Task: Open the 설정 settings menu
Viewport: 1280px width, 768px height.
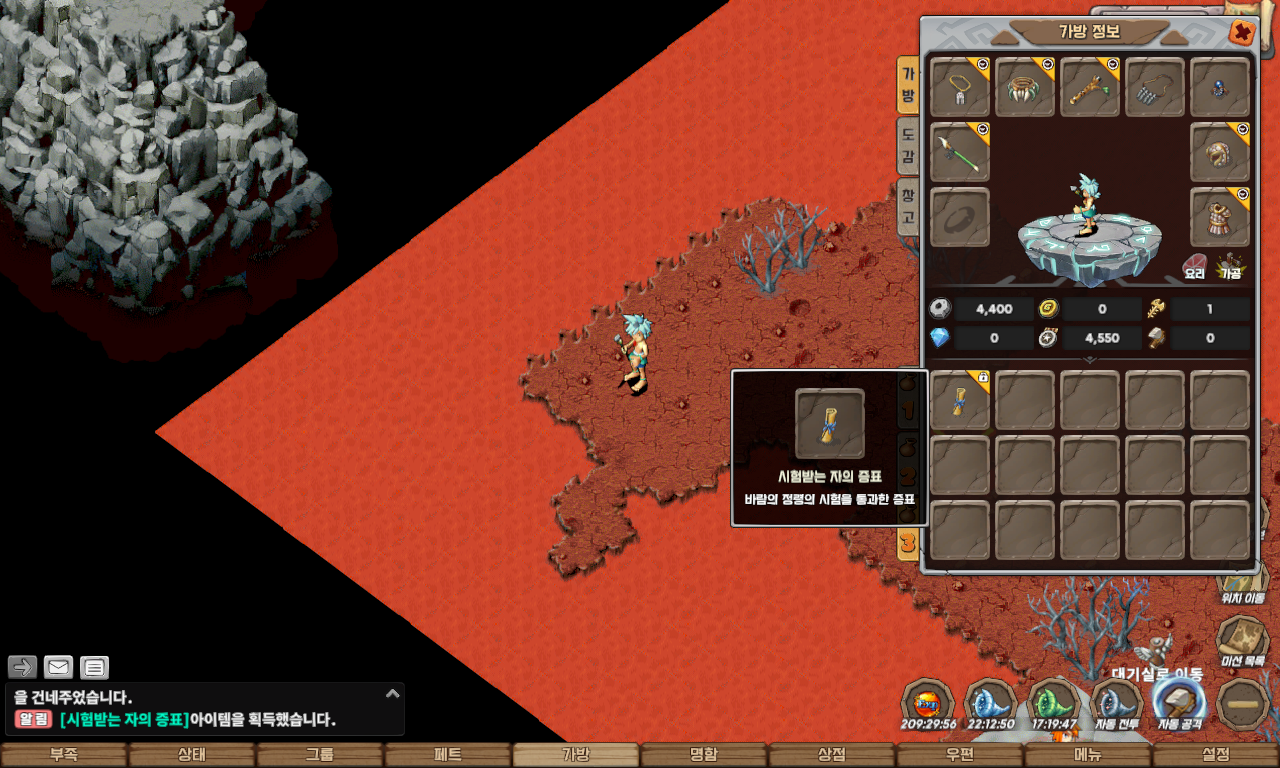Action: click(x=1215, y=755)
